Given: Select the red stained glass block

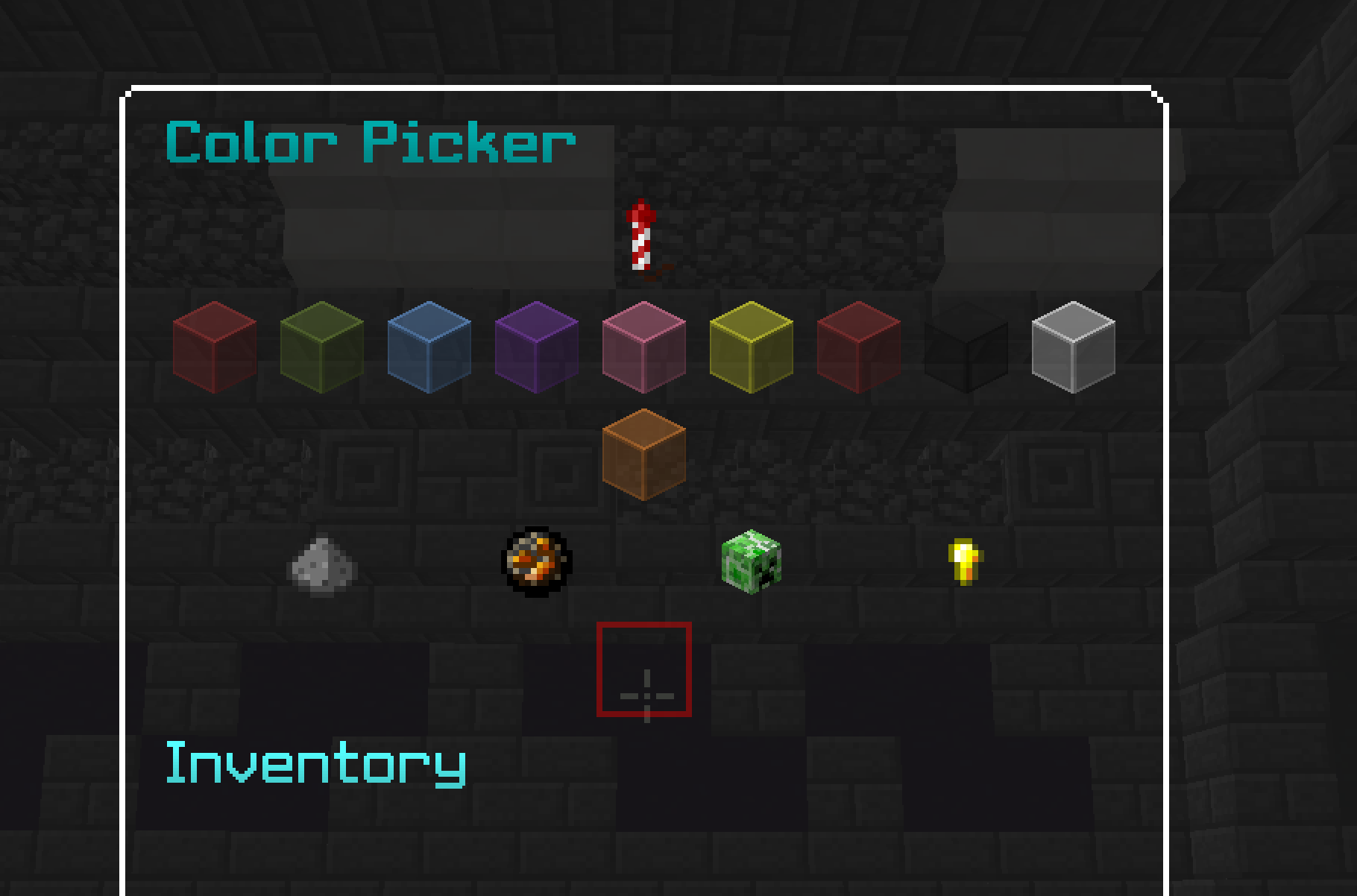Looking at the screenshot, I should (213, 347).
